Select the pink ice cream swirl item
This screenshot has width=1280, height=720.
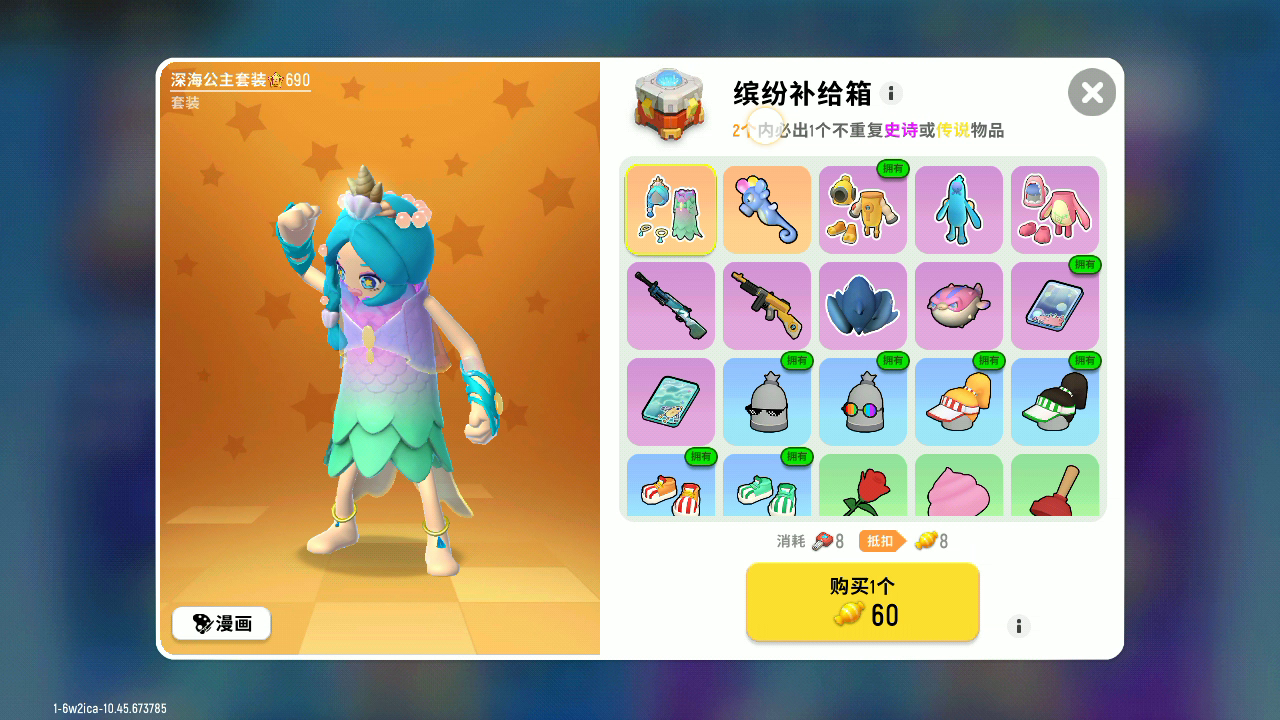click(x=958, y=490)
